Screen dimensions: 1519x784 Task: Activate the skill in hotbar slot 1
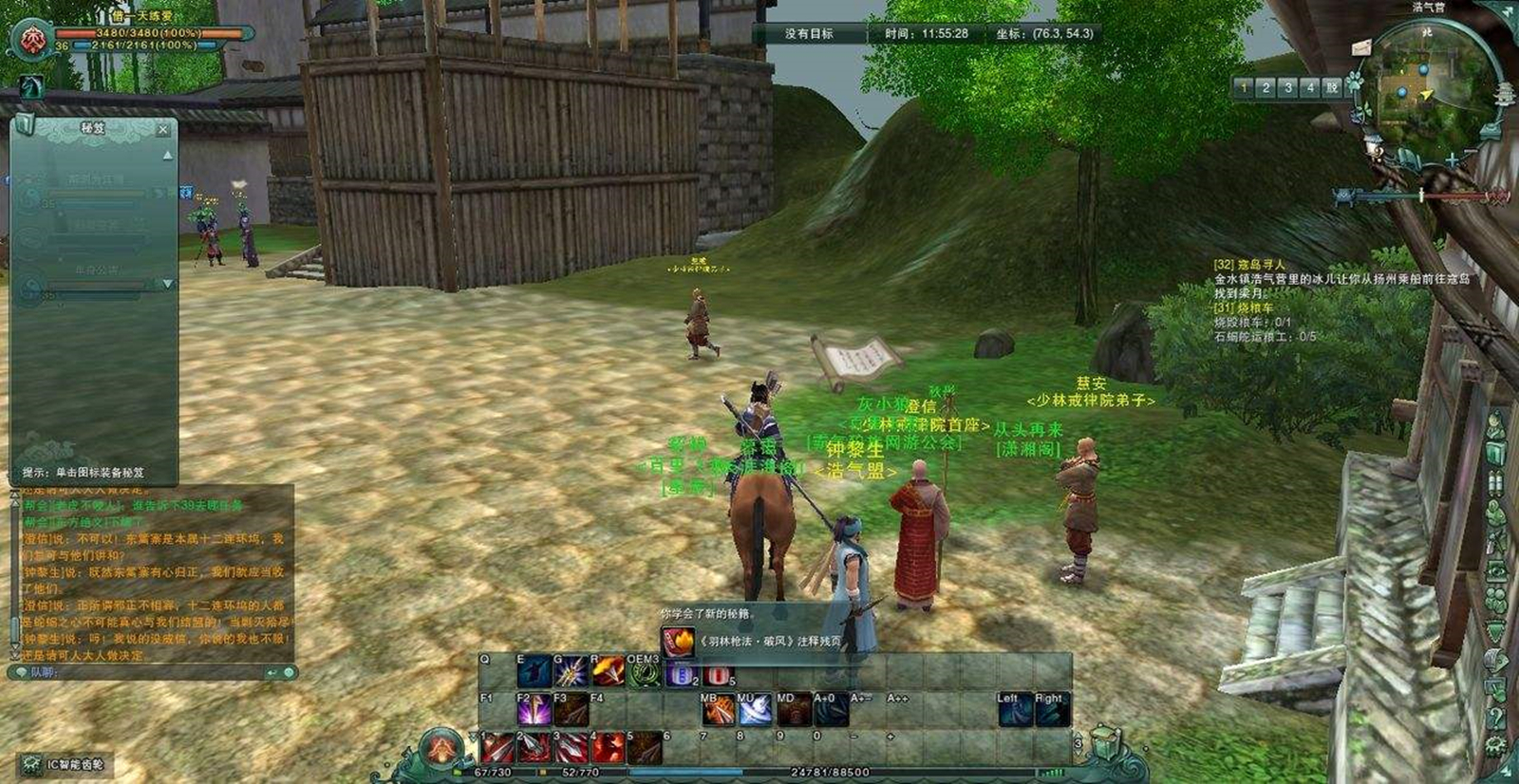(x=497, y=748)
